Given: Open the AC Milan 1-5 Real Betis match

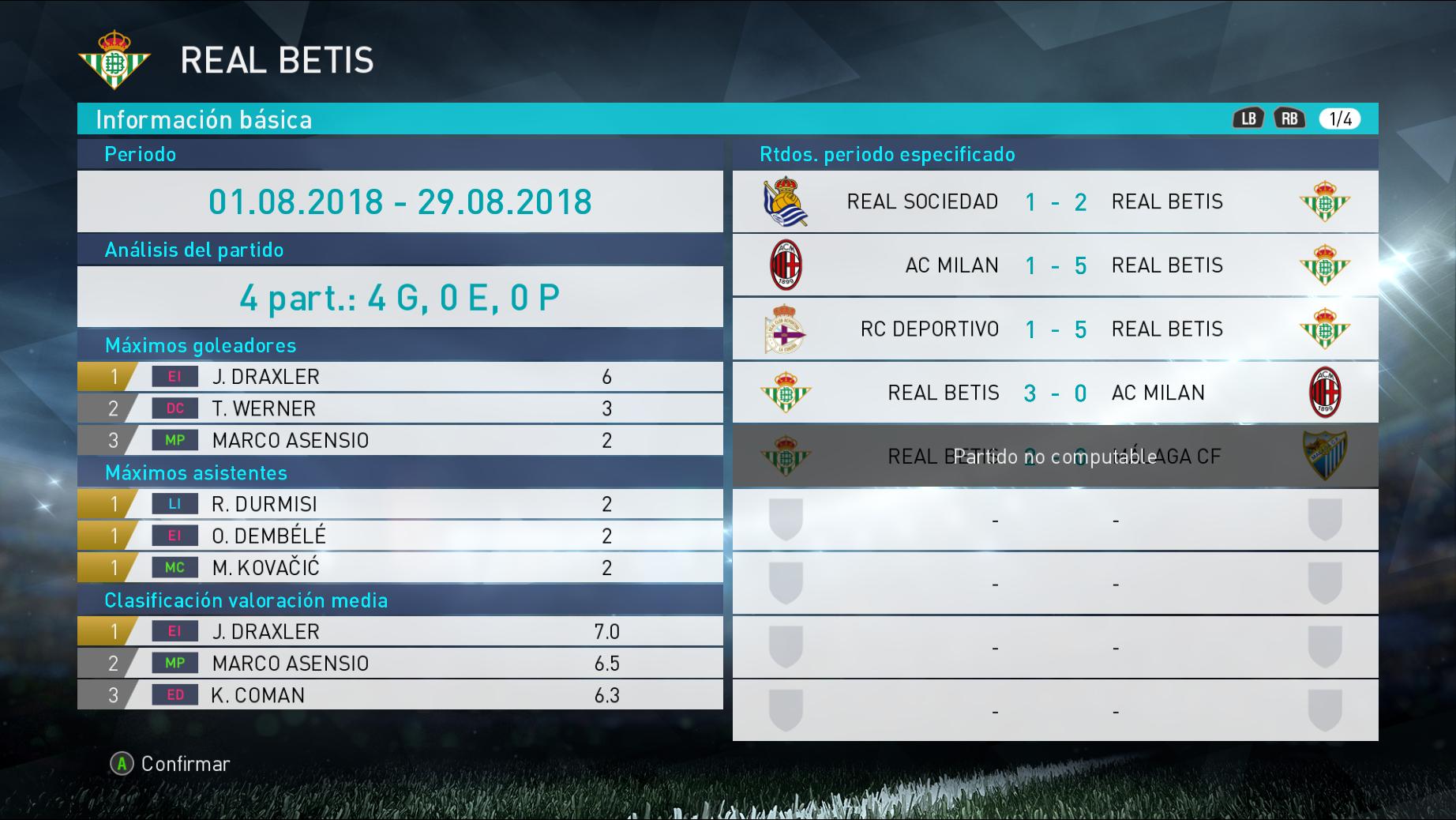Looking at the screenshot, I should [x=1055, y=265].
